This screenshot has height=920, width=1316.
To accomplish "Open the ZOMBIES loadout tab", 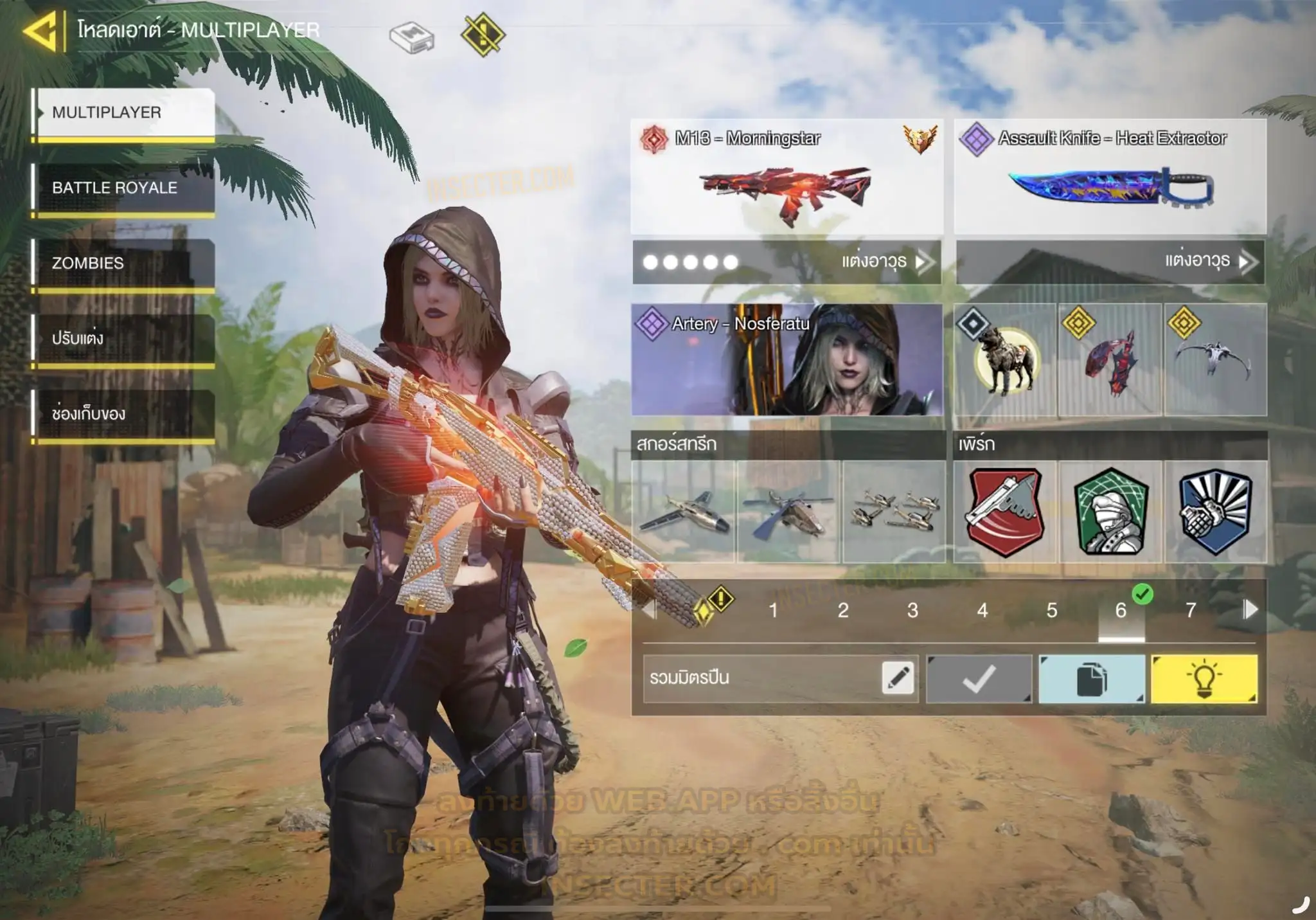I will point(123,263).
